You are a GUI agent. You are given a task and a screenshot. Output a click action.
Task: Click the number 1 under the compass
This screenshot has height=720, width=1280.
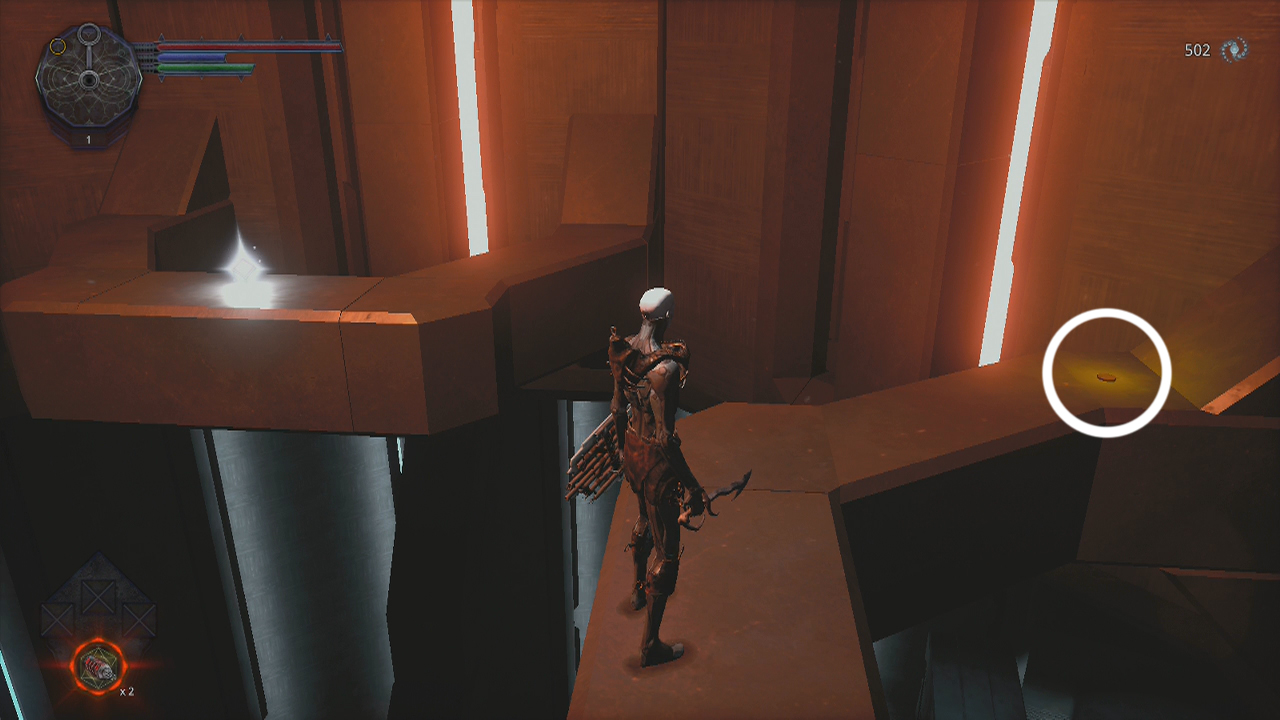coord(88,138)
